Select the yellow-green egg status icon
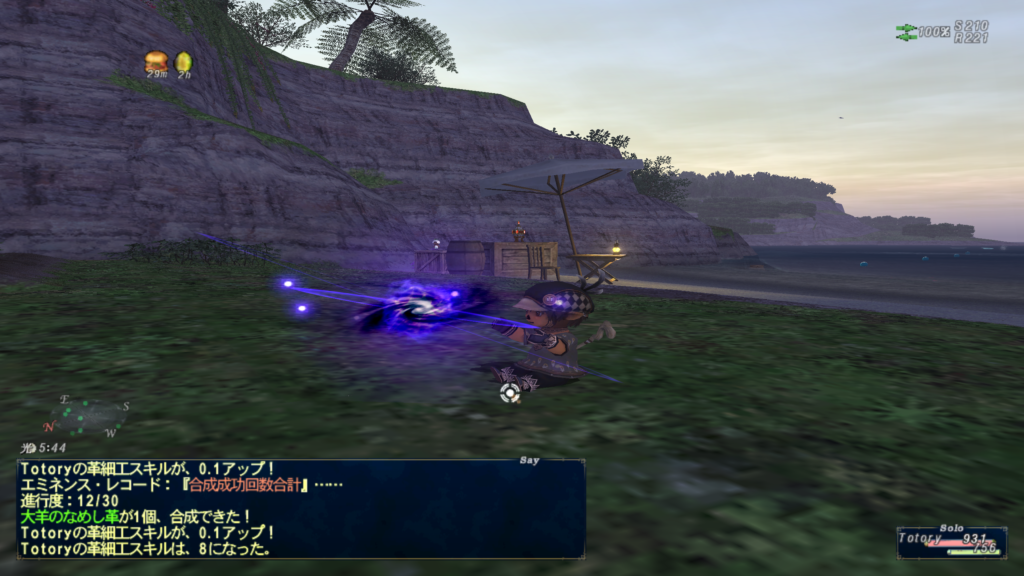1024x576 pixels. [x=183, y=62]
